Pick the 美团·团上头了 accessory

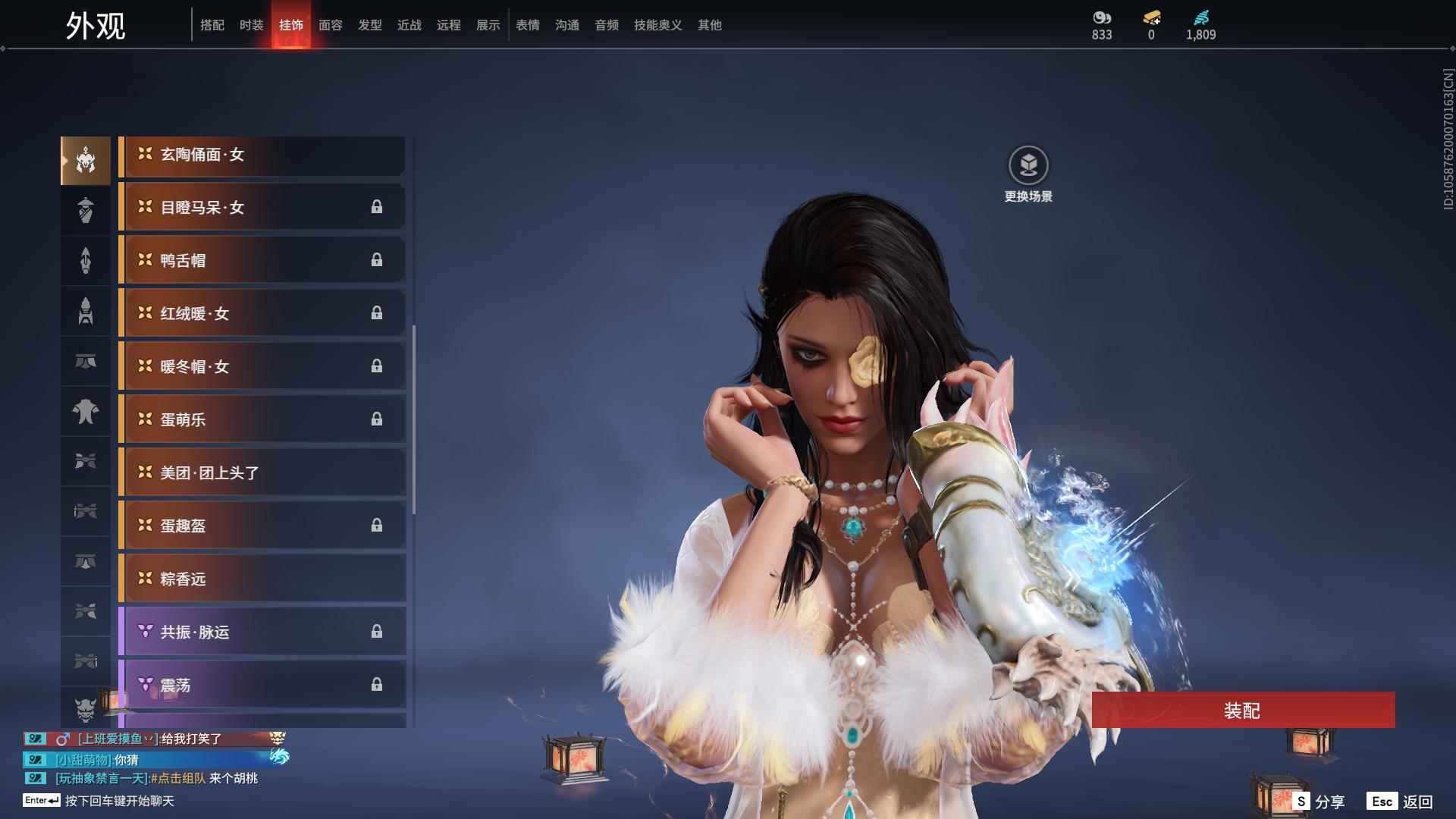[262, 473]
